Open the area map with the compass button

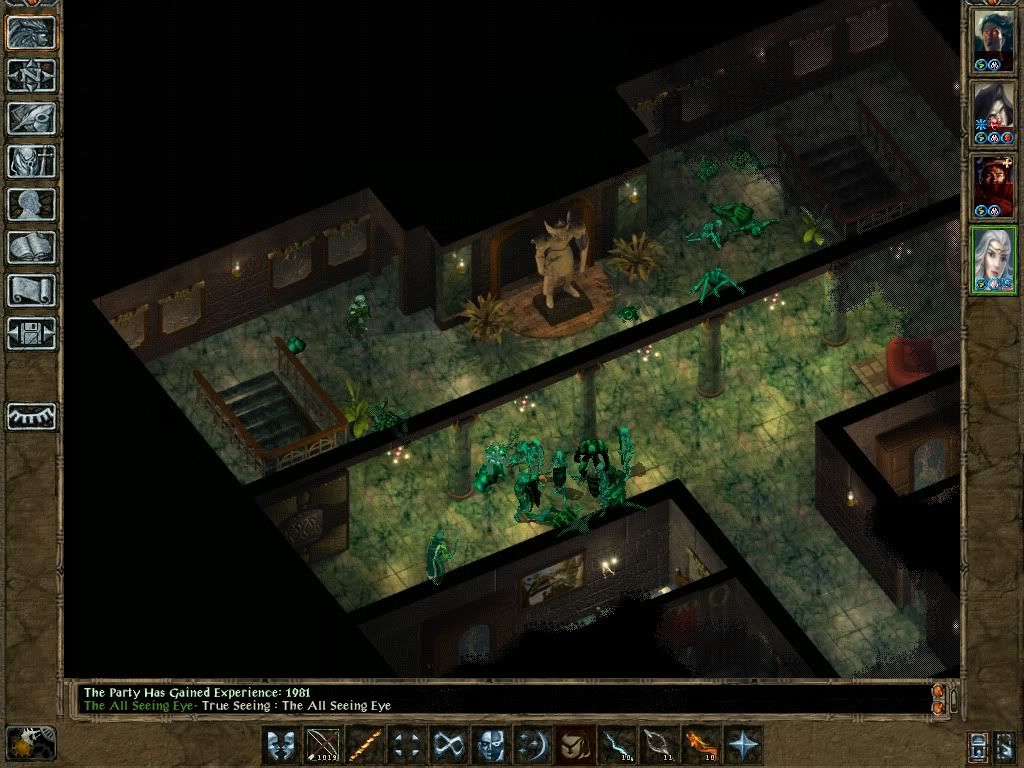click(30, 75)
